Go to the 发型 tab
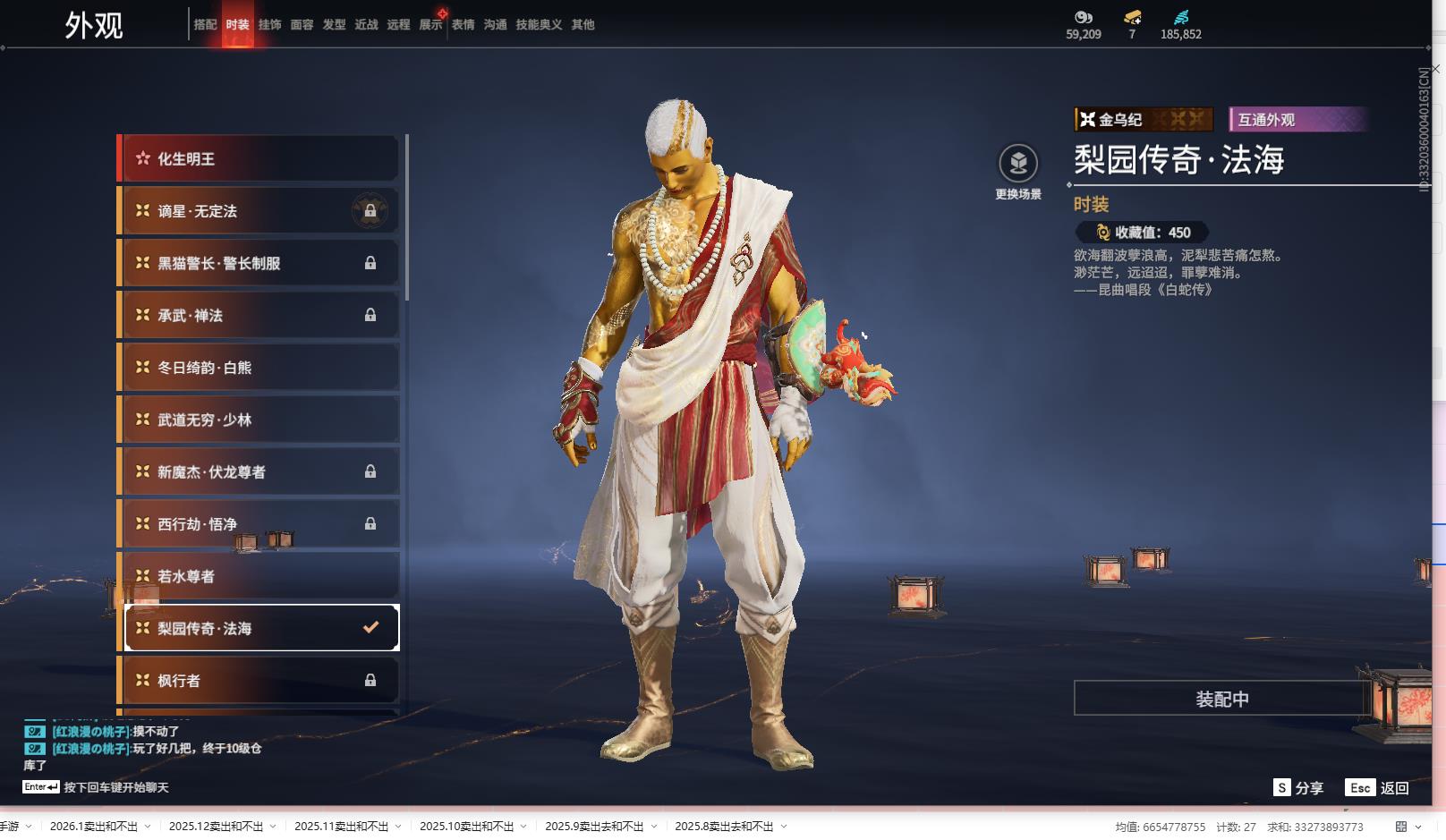The width and height of the screenshot is (1446, 840). 334,24
